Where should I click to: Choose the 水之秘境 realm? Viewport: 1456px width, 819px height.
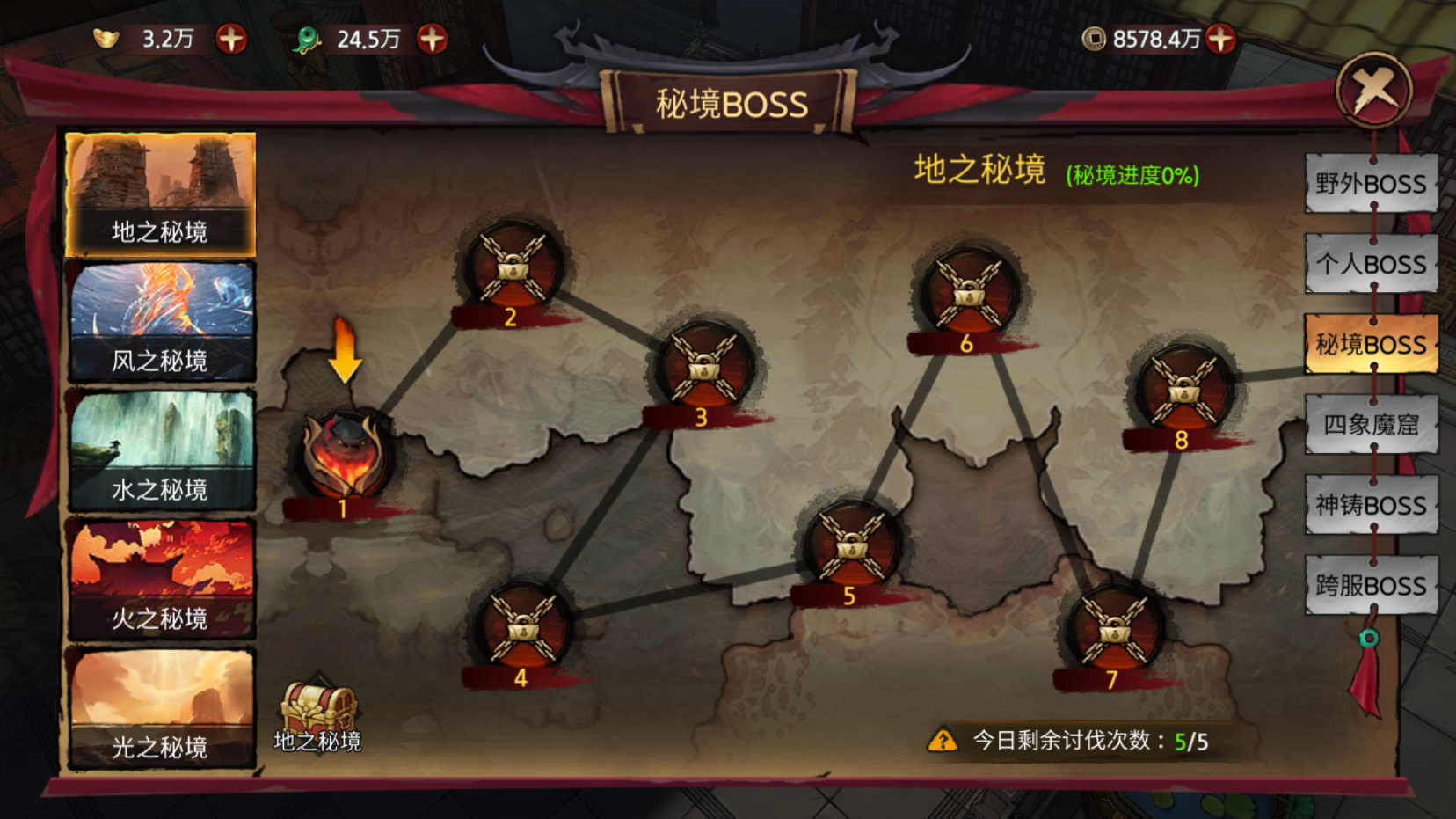coord(161,450)
